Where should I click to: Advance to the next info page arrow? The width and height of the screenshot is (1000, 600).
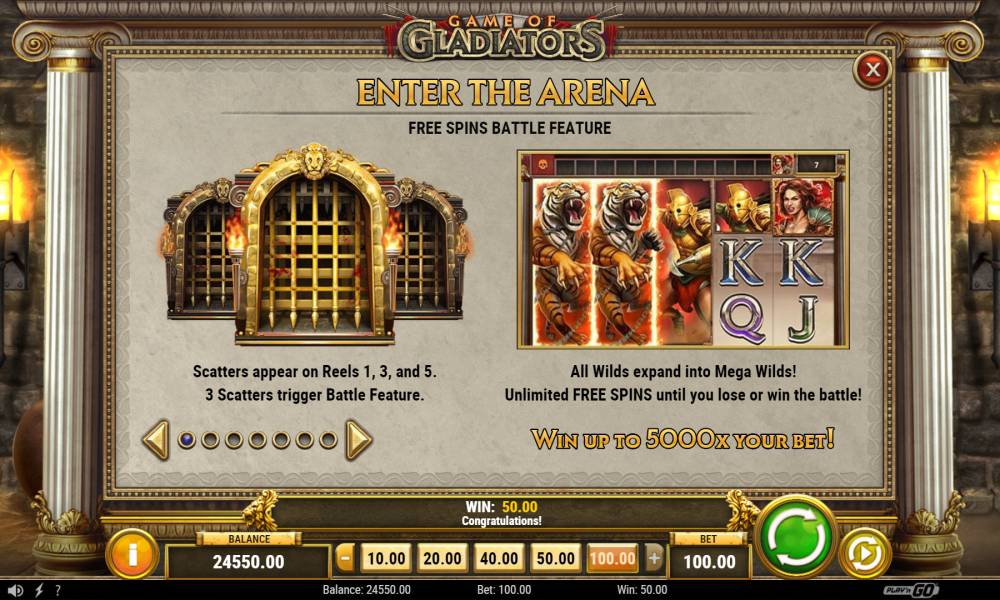coord(359,440)
